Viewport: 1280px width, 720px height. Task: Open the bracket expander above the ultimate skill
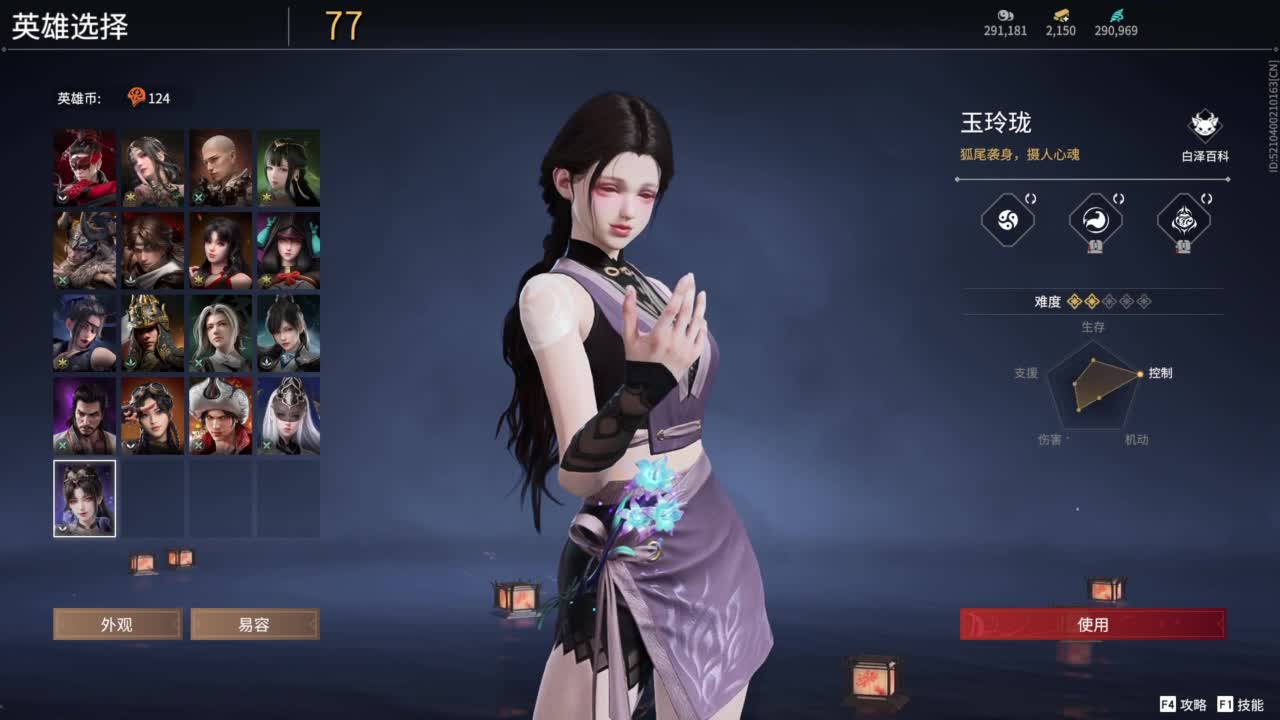[x=1116, y=198]
